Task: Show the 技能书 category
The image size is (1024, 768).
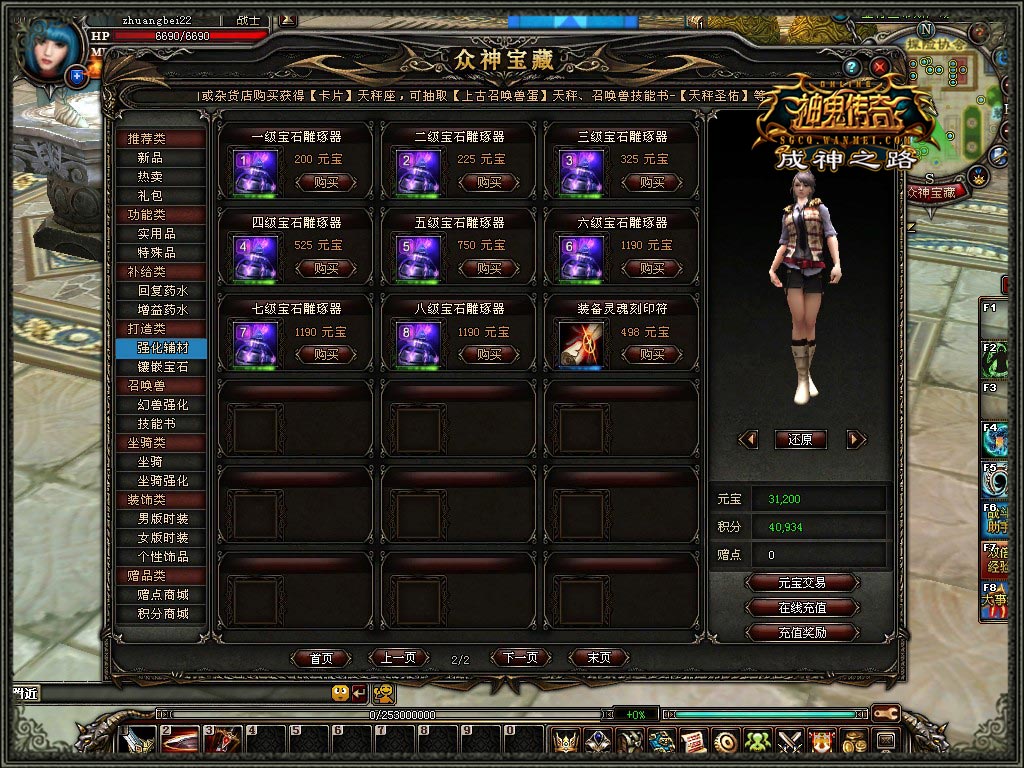Action: pyautogui.click(x=162, y=424)
